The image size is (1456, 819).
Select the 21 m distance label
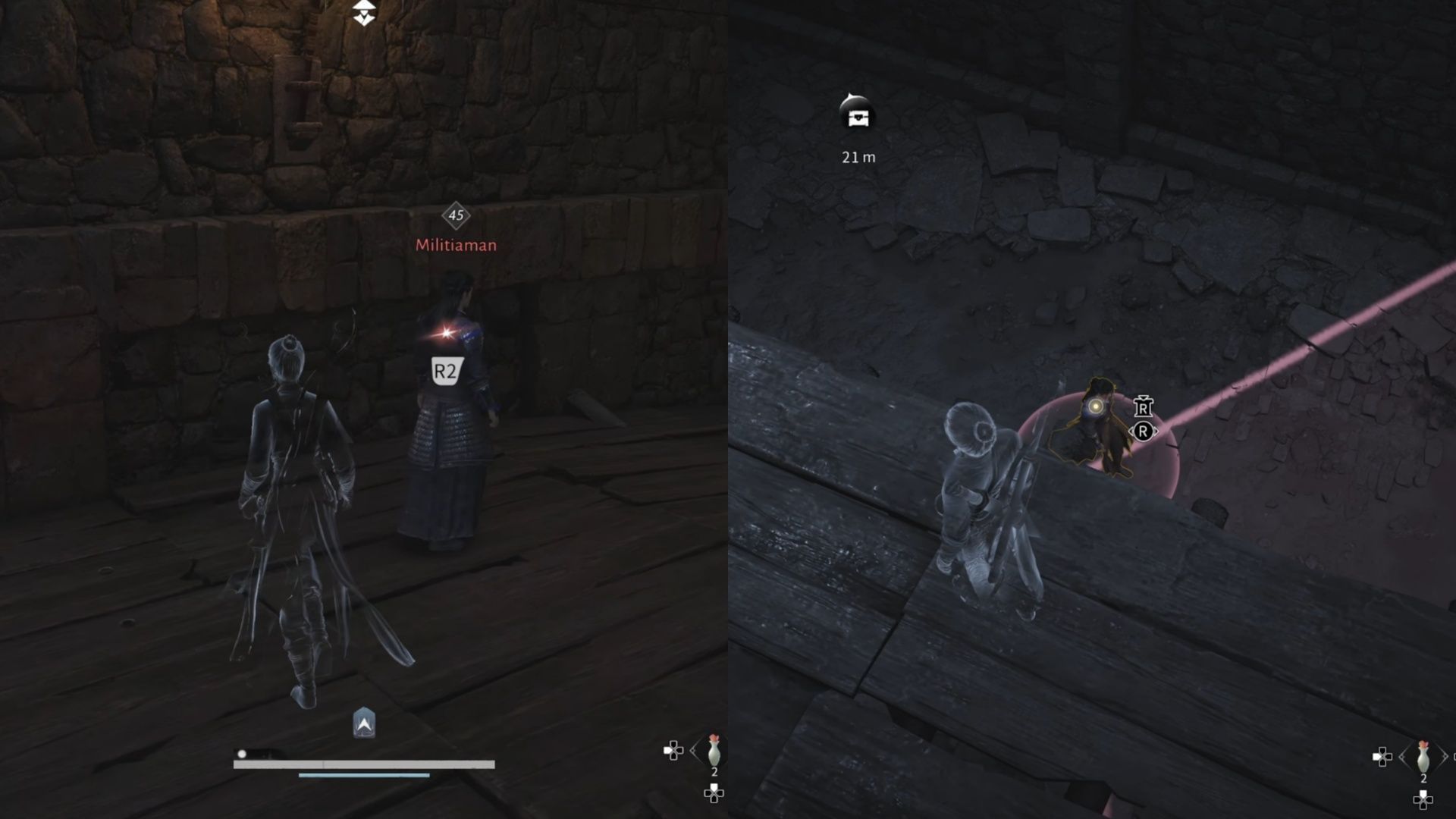click(x=858, y=158)
